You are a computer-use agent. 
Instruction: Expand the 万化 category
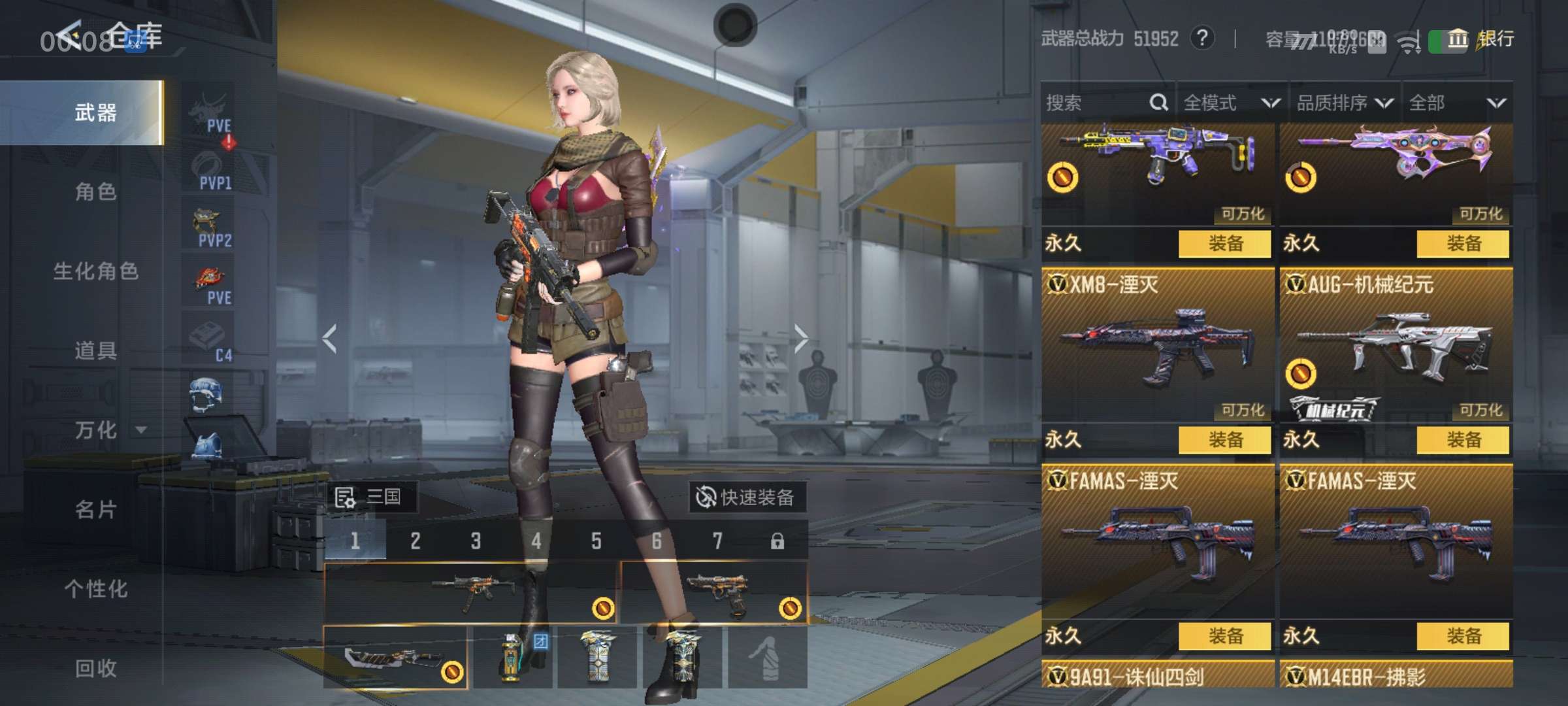tap(105, 430)
